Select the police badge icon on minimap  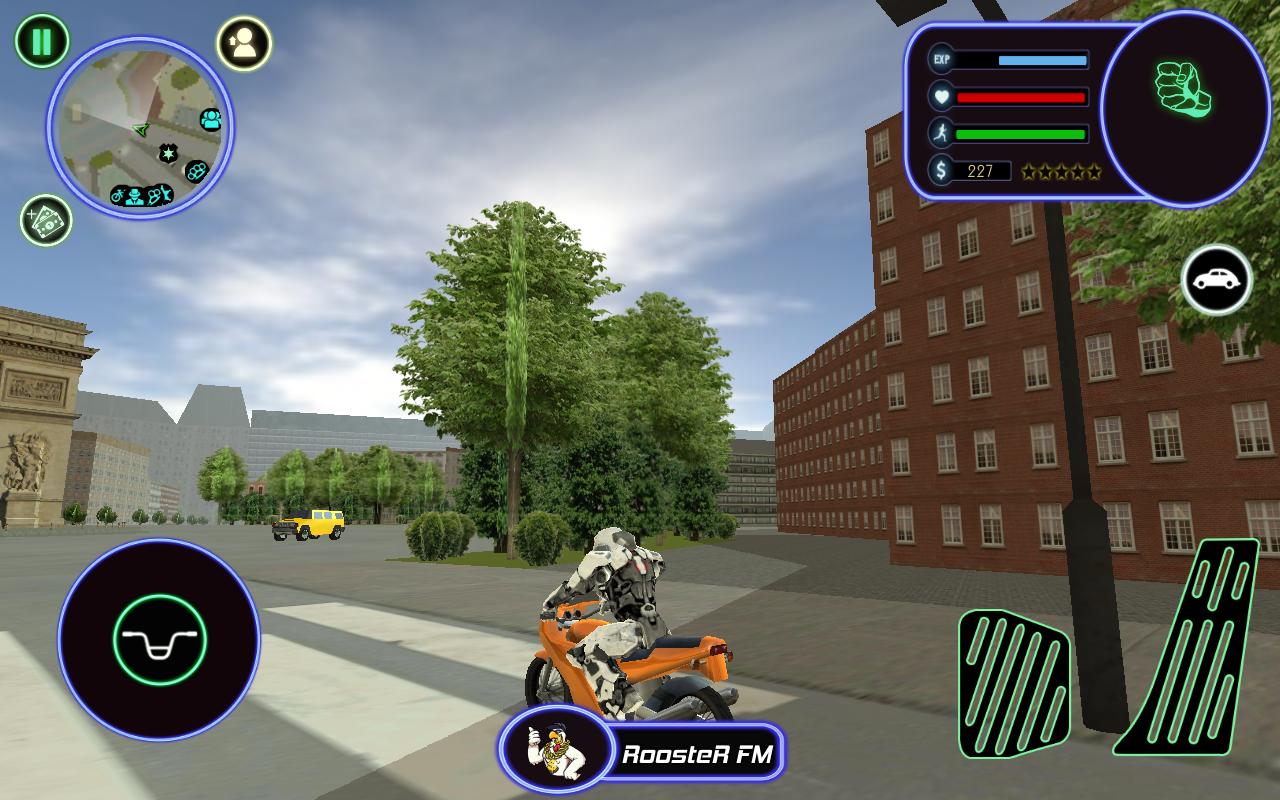click(x=168, y=152)
